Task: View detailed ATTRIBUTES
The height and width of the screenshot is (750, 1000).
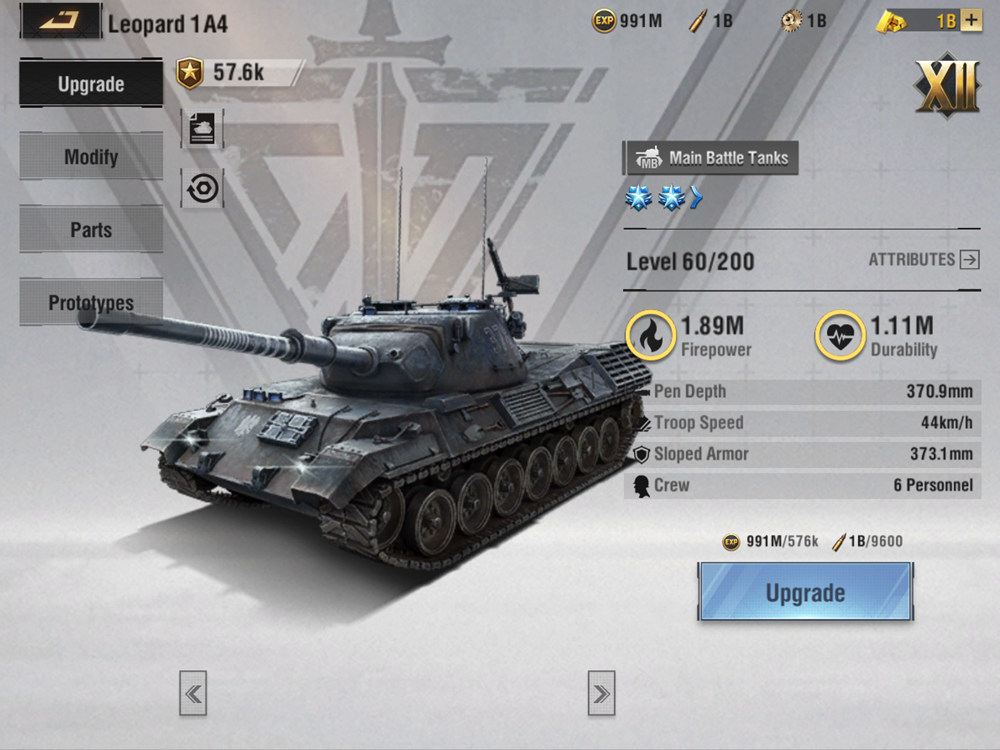Action: point(923,260)
